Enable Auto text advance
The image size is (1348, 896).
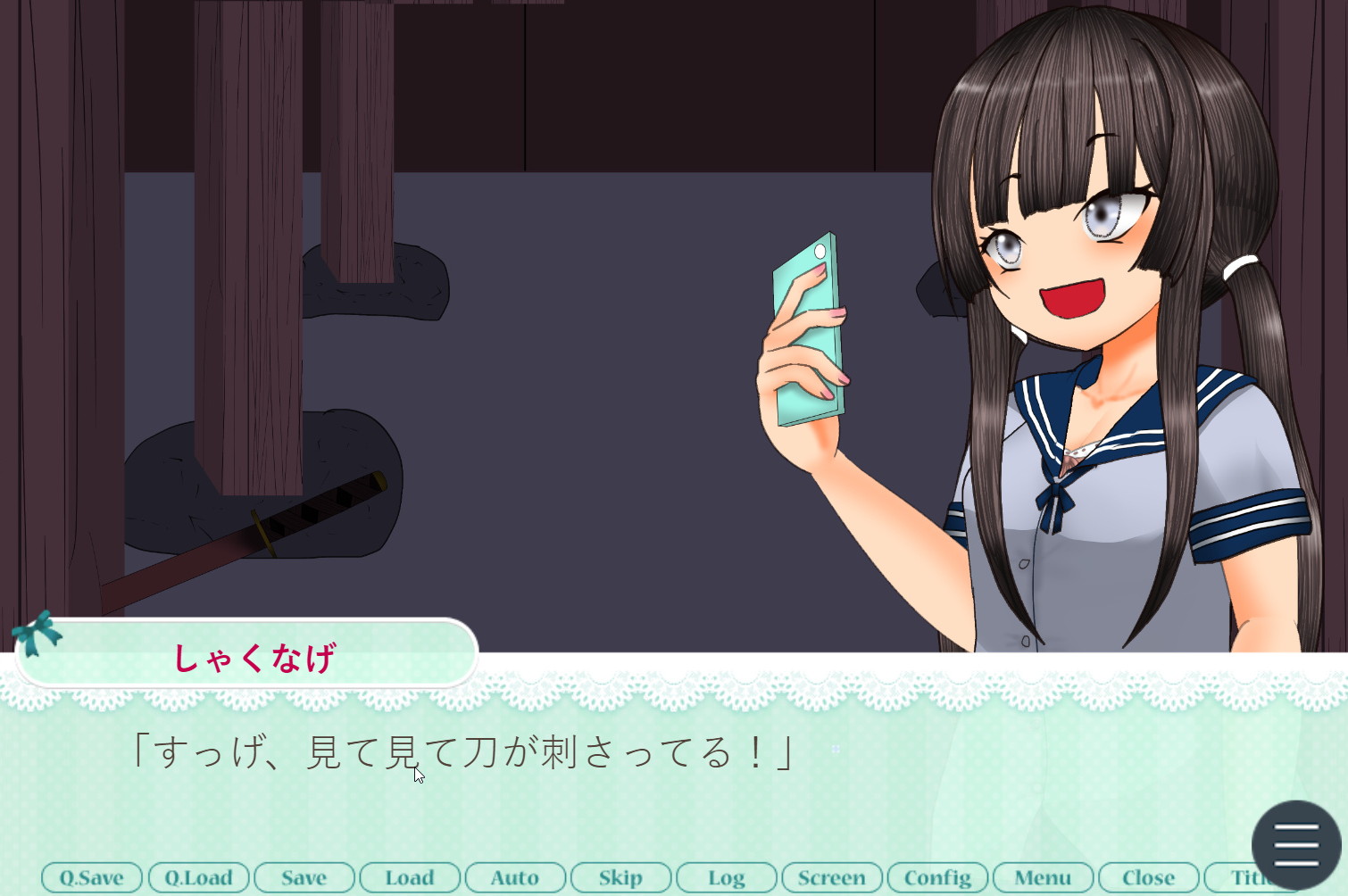point(515,877)
